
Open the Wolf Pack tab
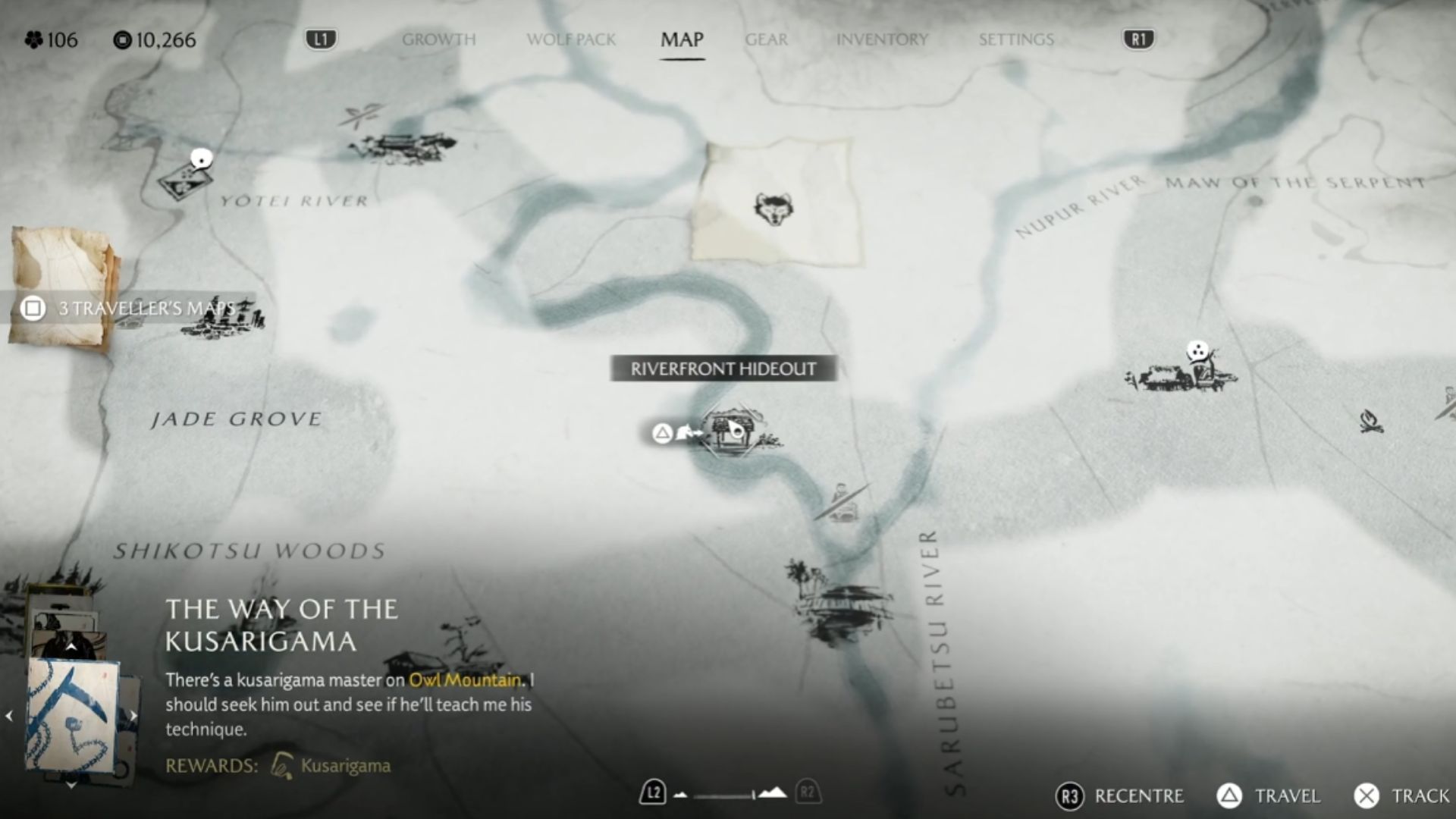tap(571, 39)
